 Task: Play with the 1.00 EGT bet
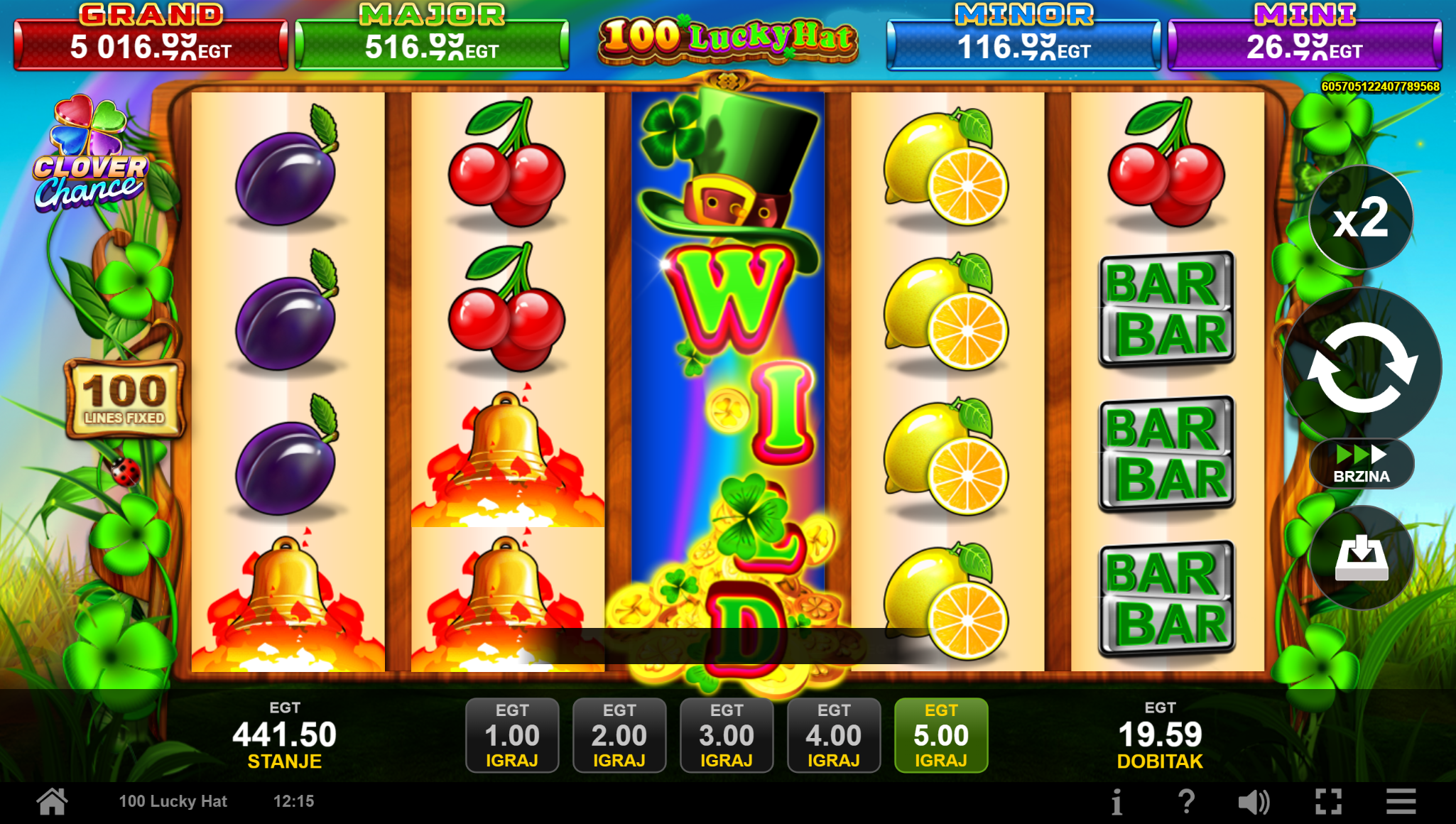pyautogui.click(x=512, y=735)
